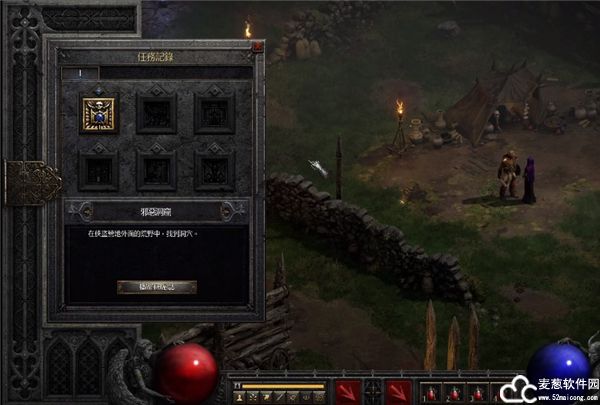This screenshot has height=405, width=600.
Task: Use the first red potion in belt
Action: pyautogui.click(x=431, y=392)
